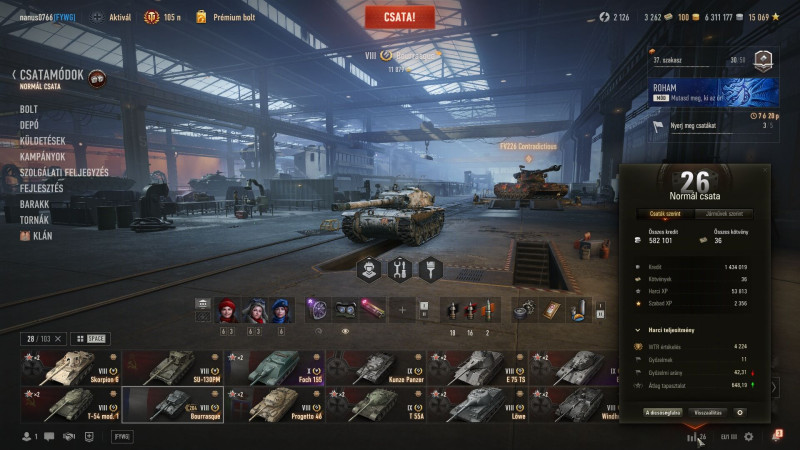Click the Visszaállítás reset button
The height and width of the screenshot is (450, 800).
706,411
